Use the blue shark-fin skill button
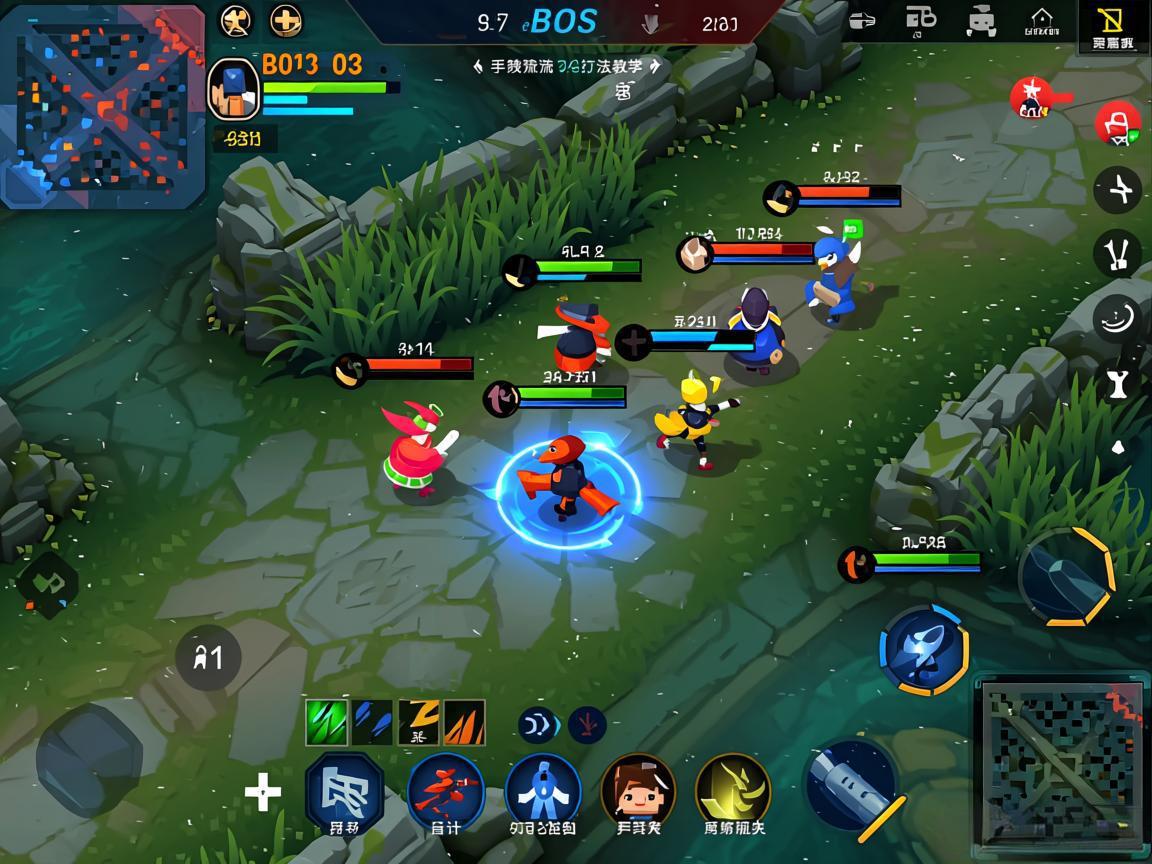Viewport: 1152px width, 864px height. (x=923, y=650)
